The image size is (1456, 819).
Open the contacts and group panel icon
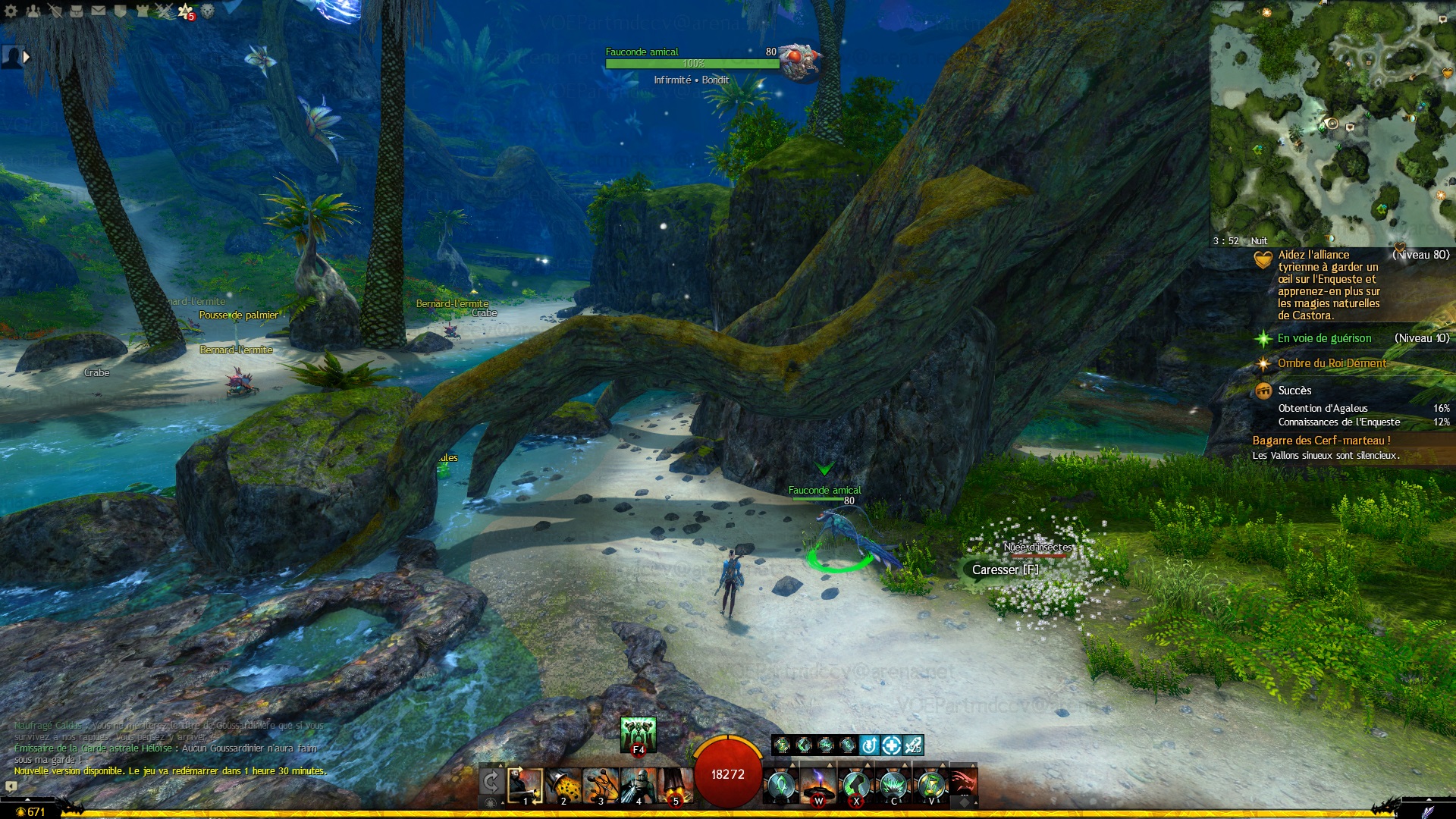tap(33, 11)
